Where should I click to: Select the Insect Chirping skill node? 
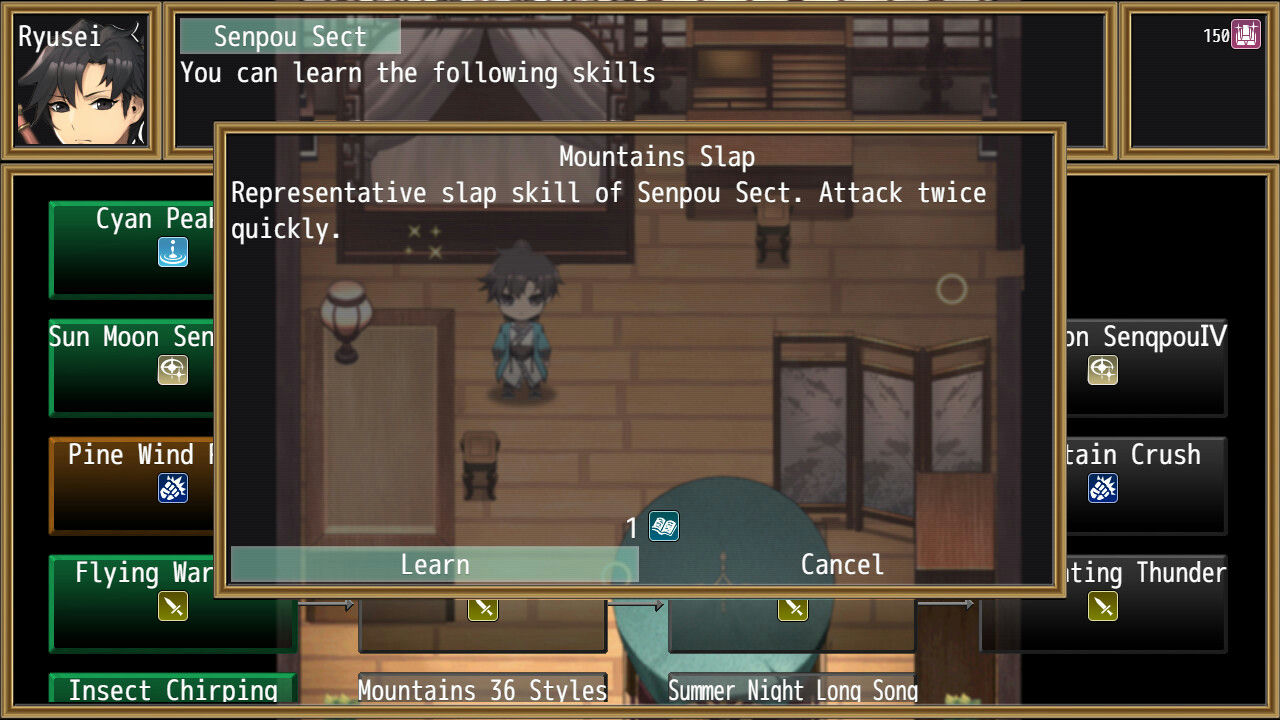[x=171, y=690]
